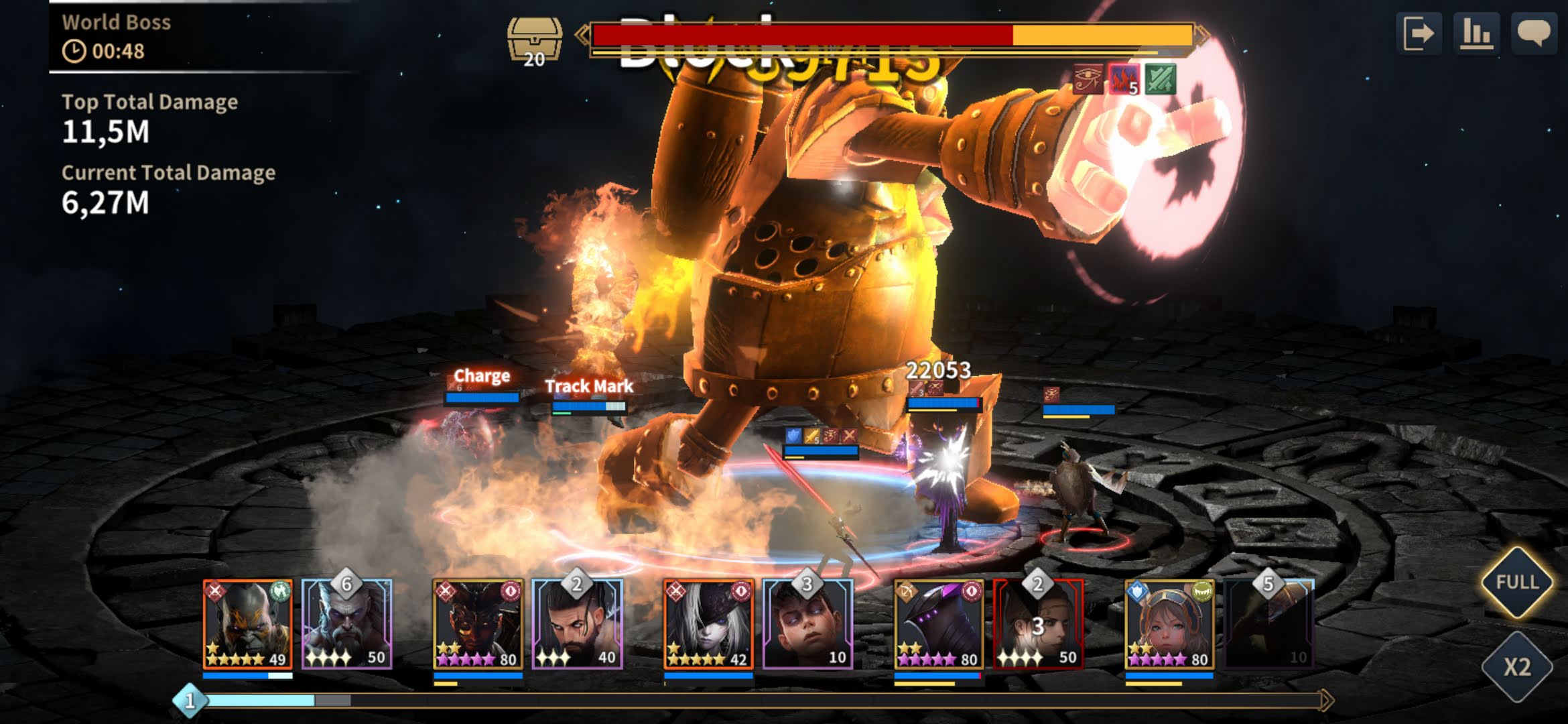Select the dark purple-helmet knight portrait
This screenshot has height=724, width=1568.
click(x=939, y=625)
